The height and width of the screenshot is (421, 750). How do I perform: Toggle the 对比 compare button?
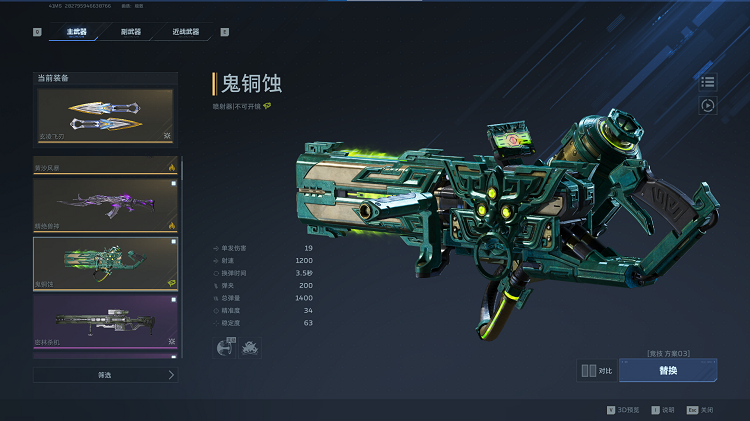click(597, 370)
